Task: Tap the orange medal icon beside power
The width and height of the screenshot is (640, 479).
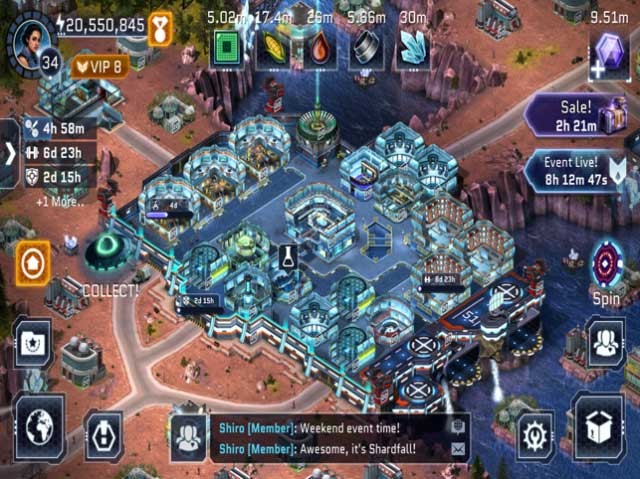Action: pyautogui.click(x=161, y=27)
